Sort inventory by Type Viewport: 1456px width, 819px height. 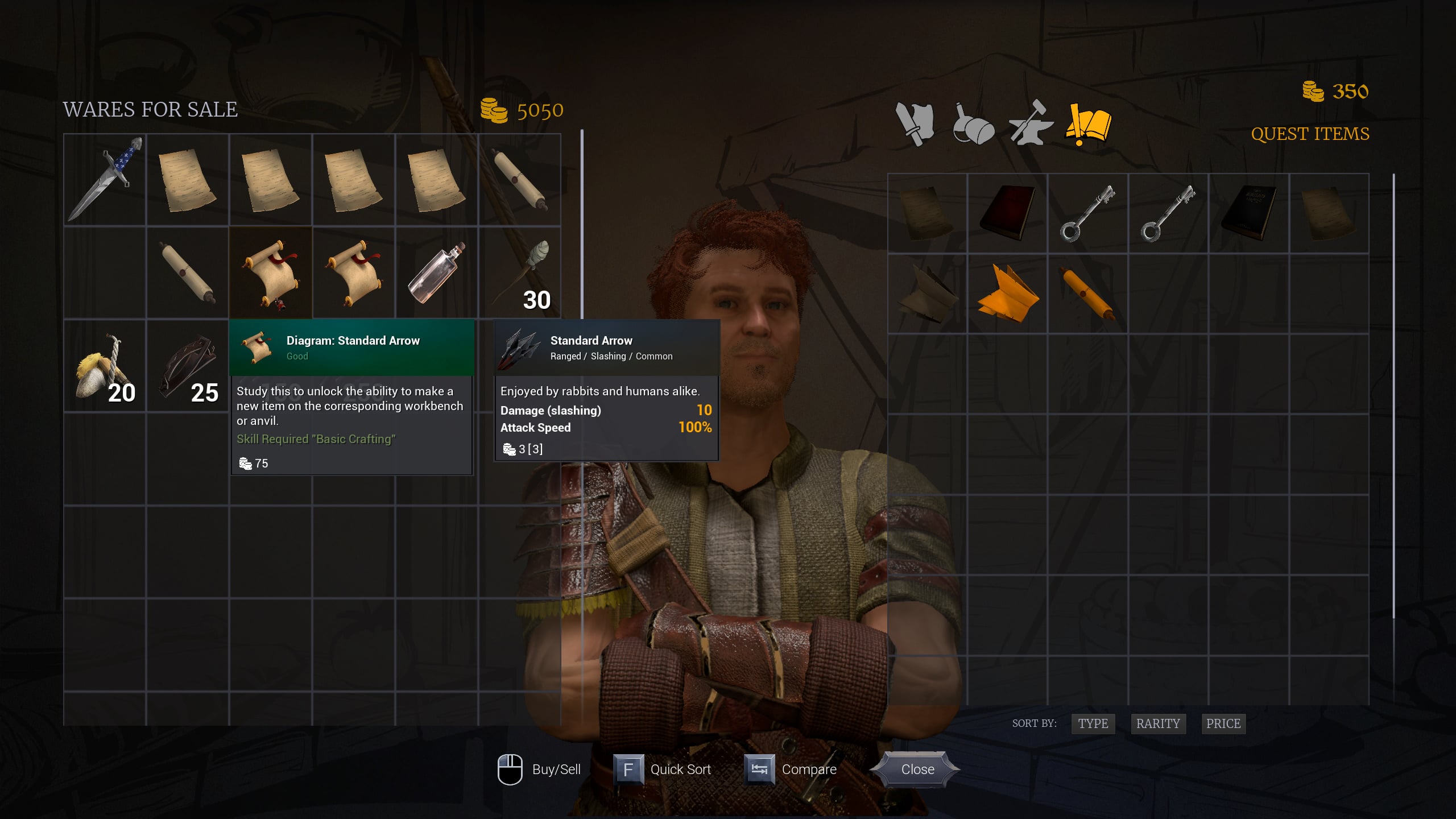[x=1093, y=723]
